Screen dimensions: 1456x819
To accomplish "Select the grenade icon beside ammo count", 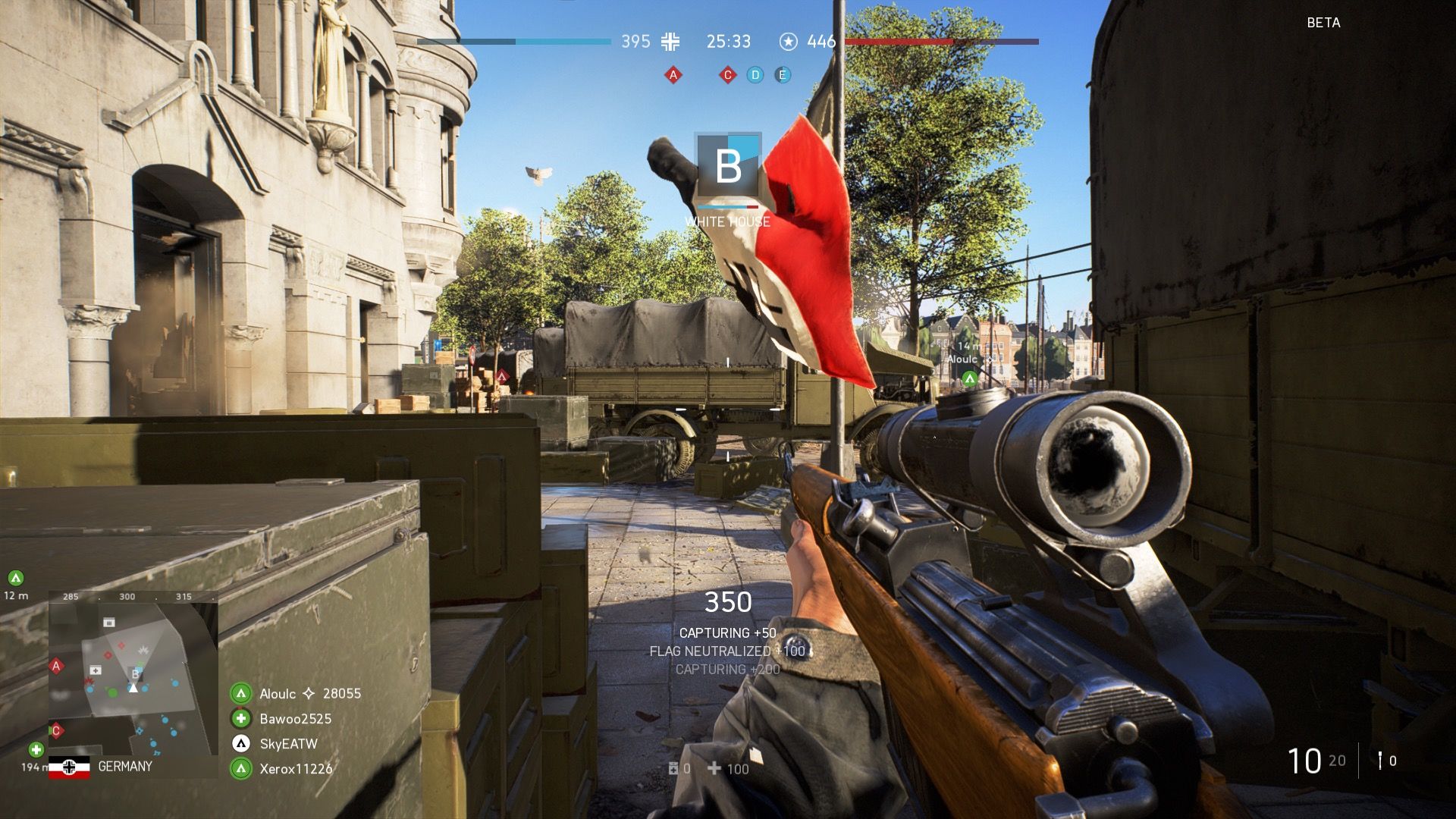I will coord(1381,760).
